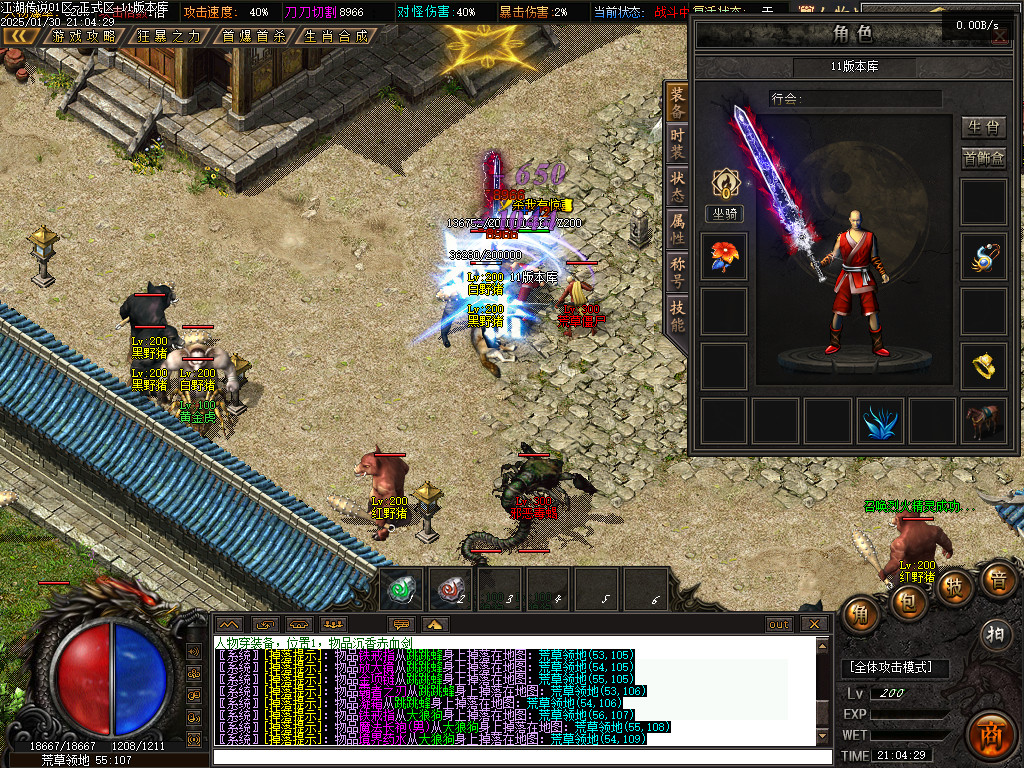
Task: Select the blue lotus equipment slot
Action: 880,421
